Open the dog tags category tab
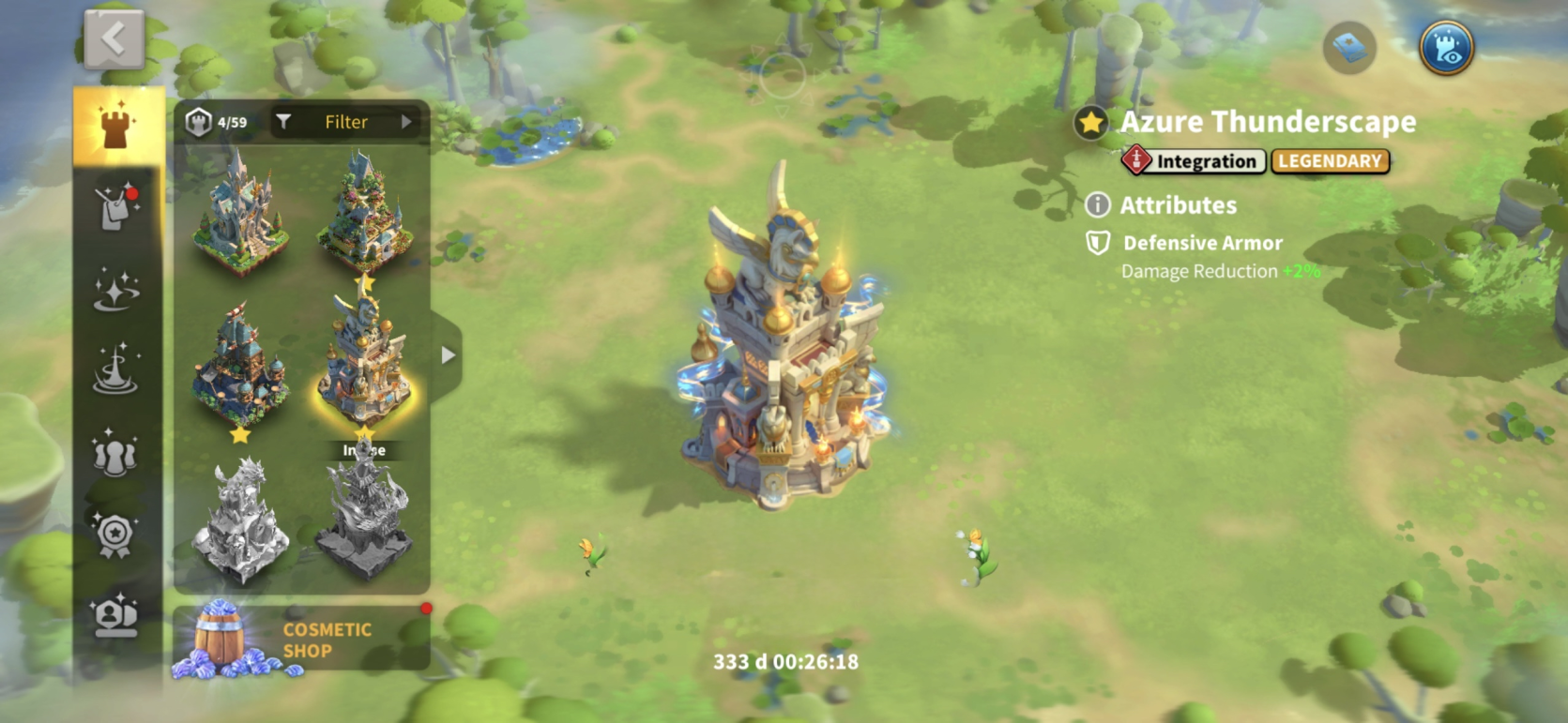The height and width of the screenshot is (723, 1568). point(116,207)
